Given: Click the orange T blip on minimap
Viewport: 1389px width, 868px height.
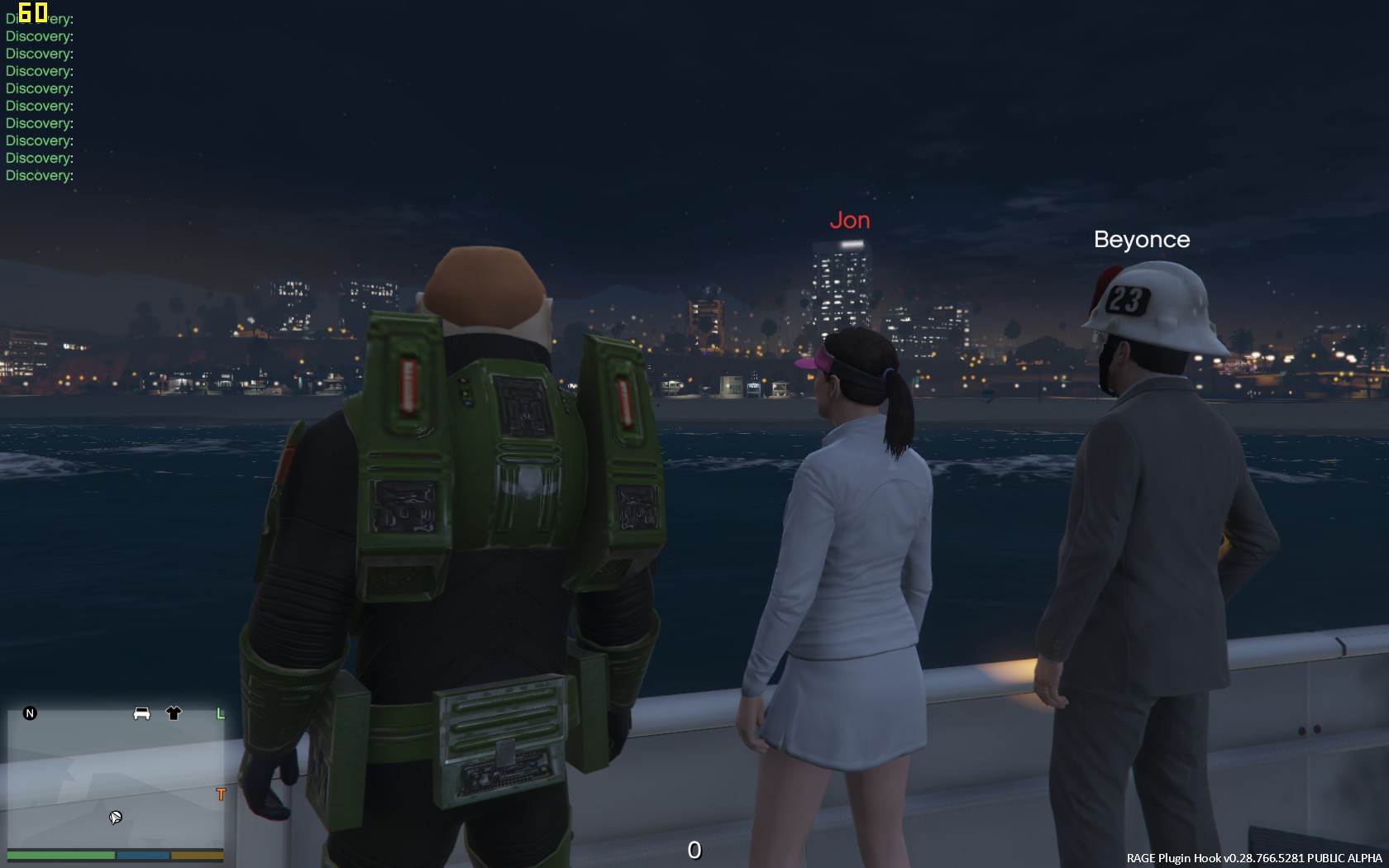Looking at the screenshot, I should pyautogui.click(x=220, y=794).
